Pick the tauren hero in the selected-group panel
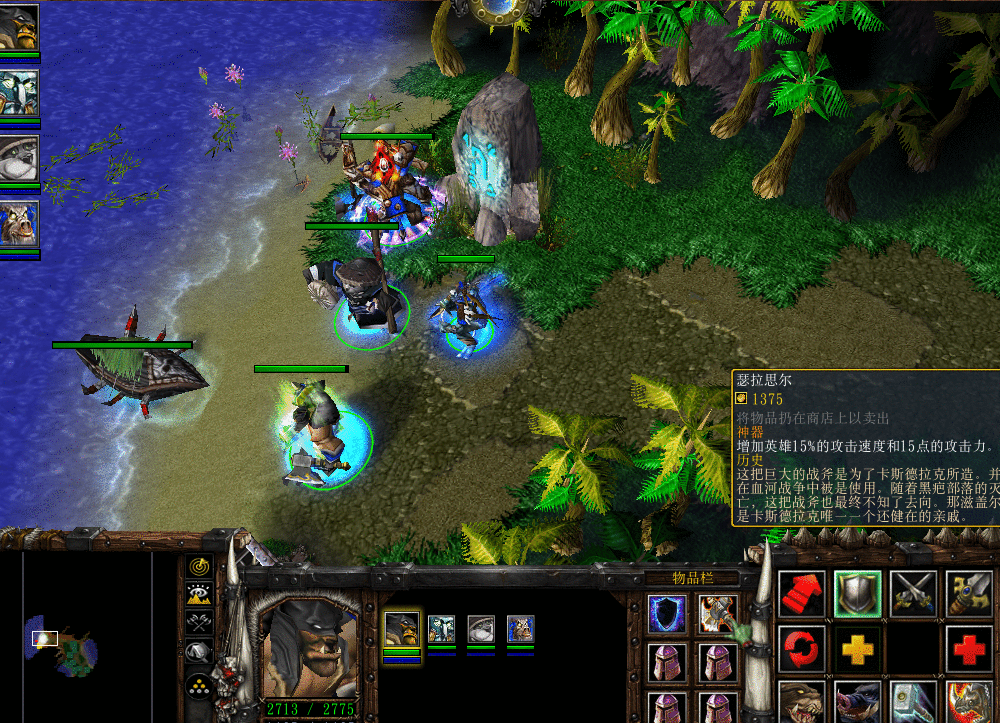 click(520, 629)
